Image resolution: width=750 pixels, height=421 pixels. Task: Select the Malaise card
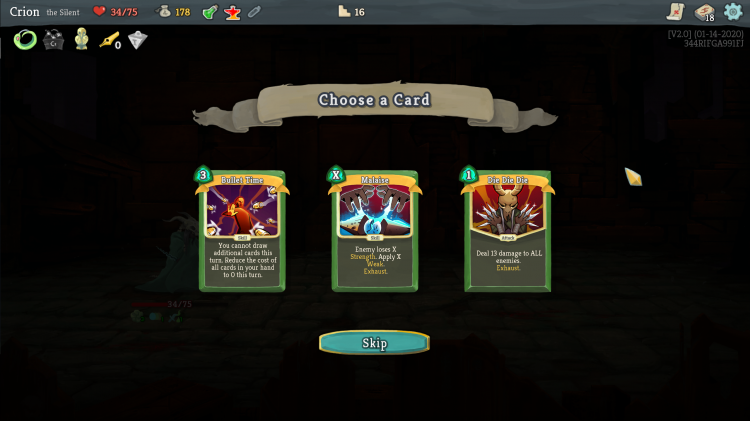[x=375, y=230]
